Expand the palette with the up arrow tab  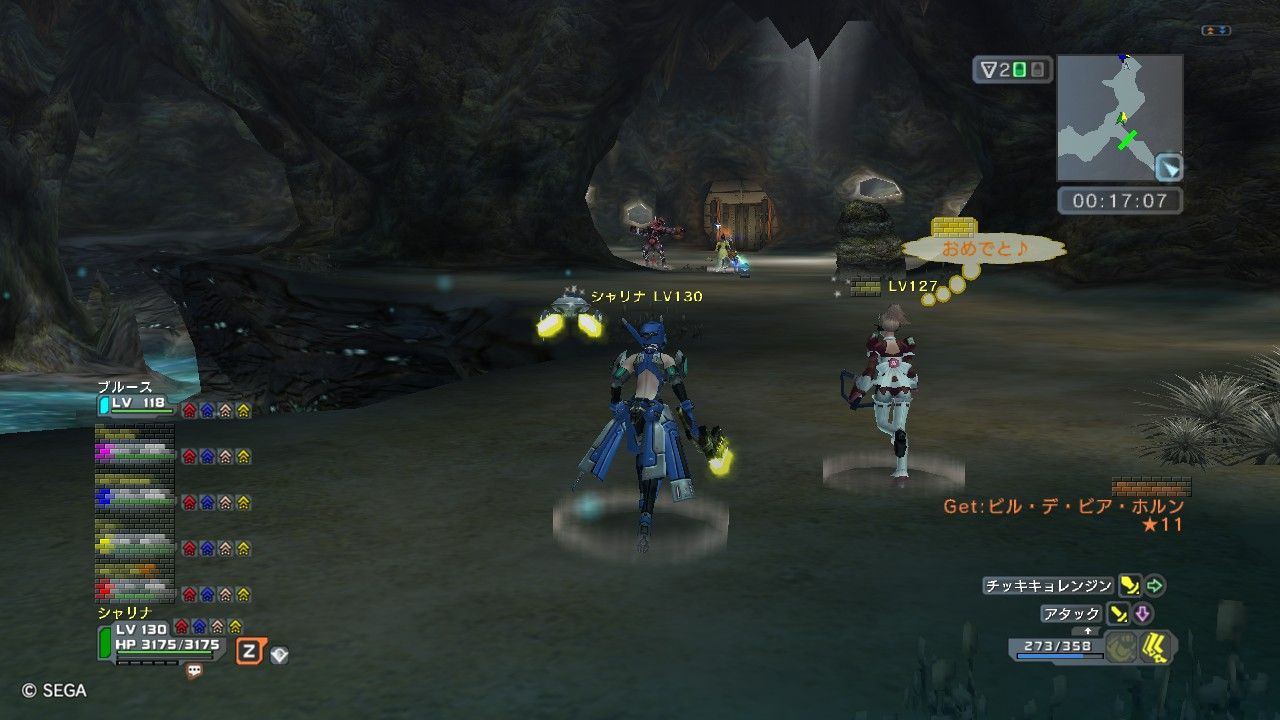1088,631
